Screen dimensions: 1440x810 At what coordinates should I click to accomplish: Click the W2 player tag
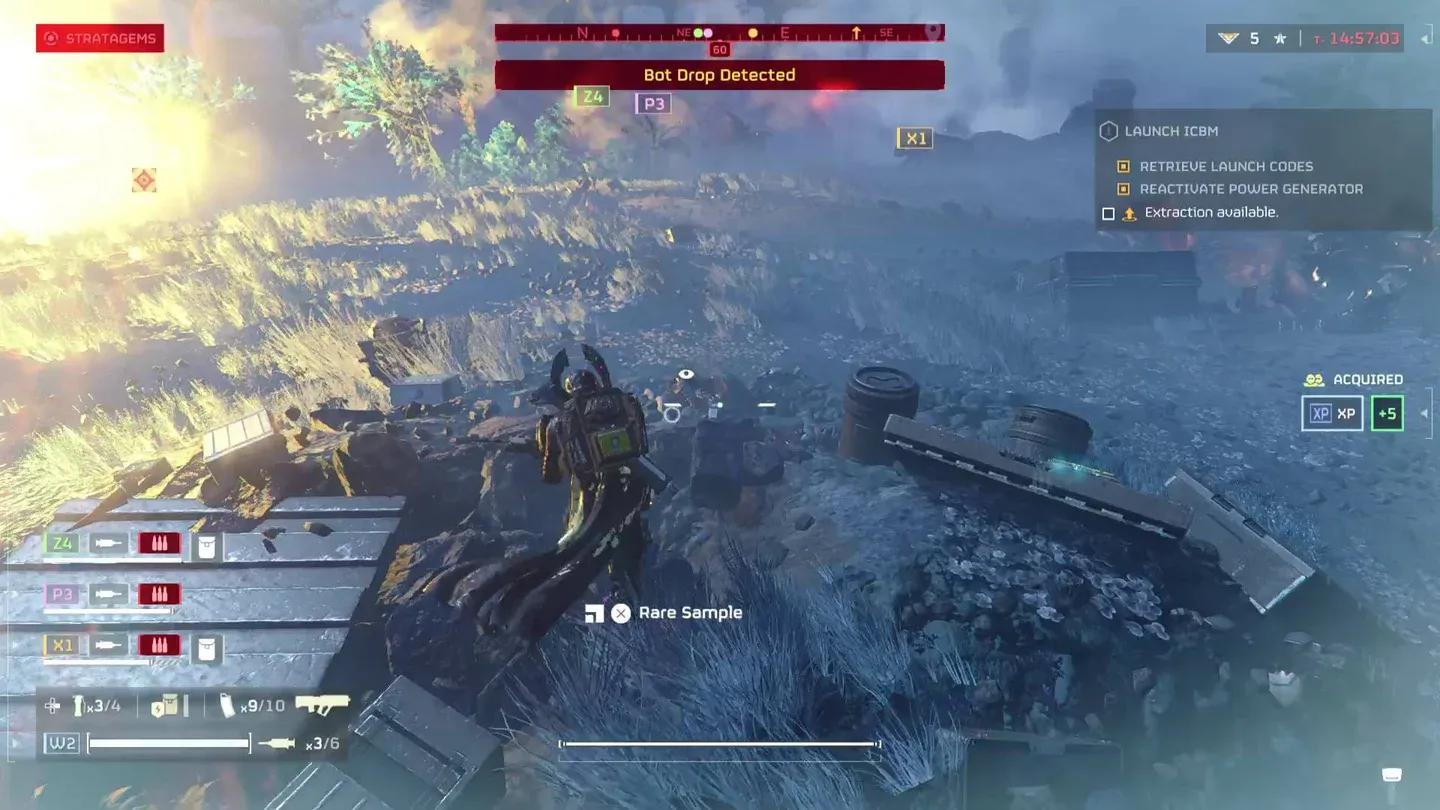pos(62,743)
